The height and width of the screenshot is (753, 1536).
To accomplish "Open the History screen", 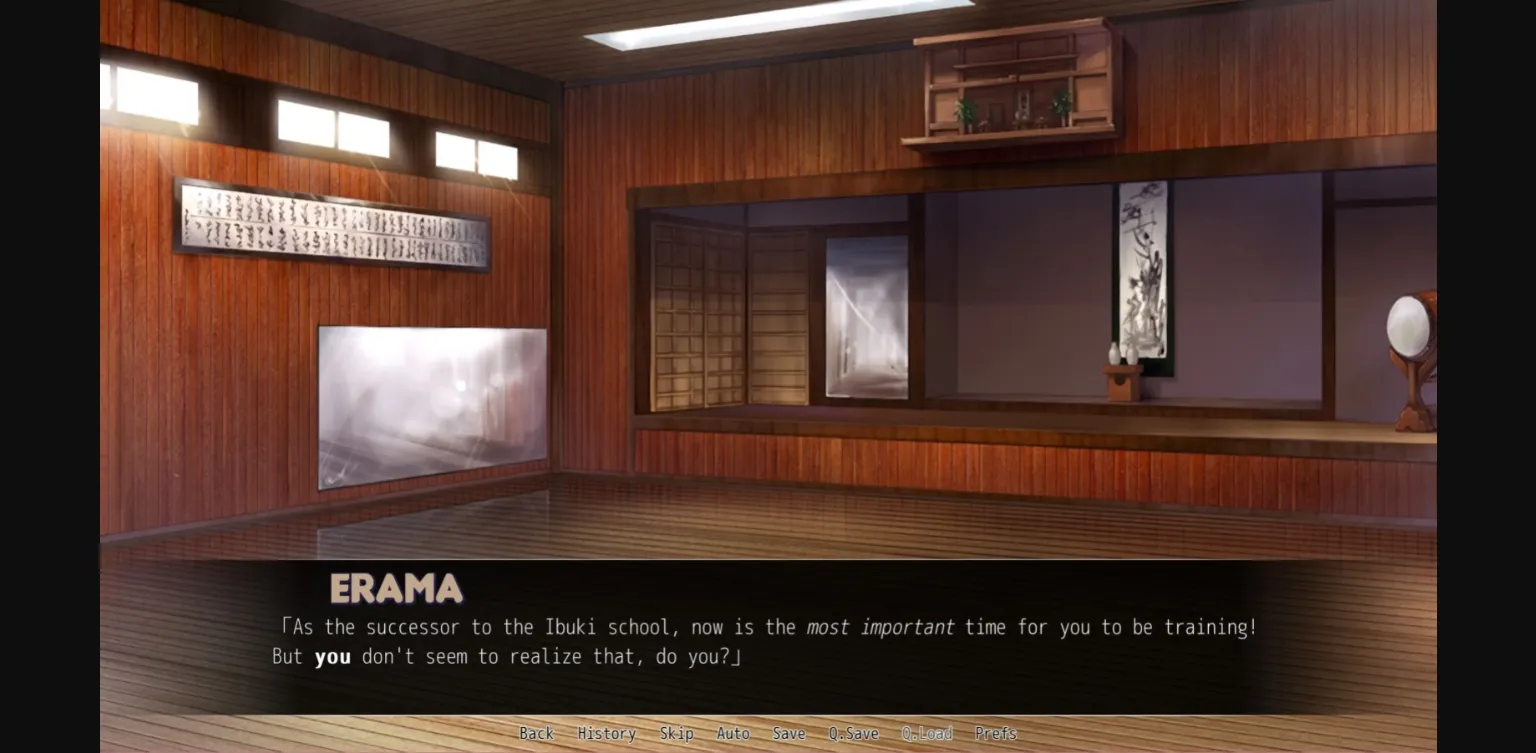I will [606, 733].
